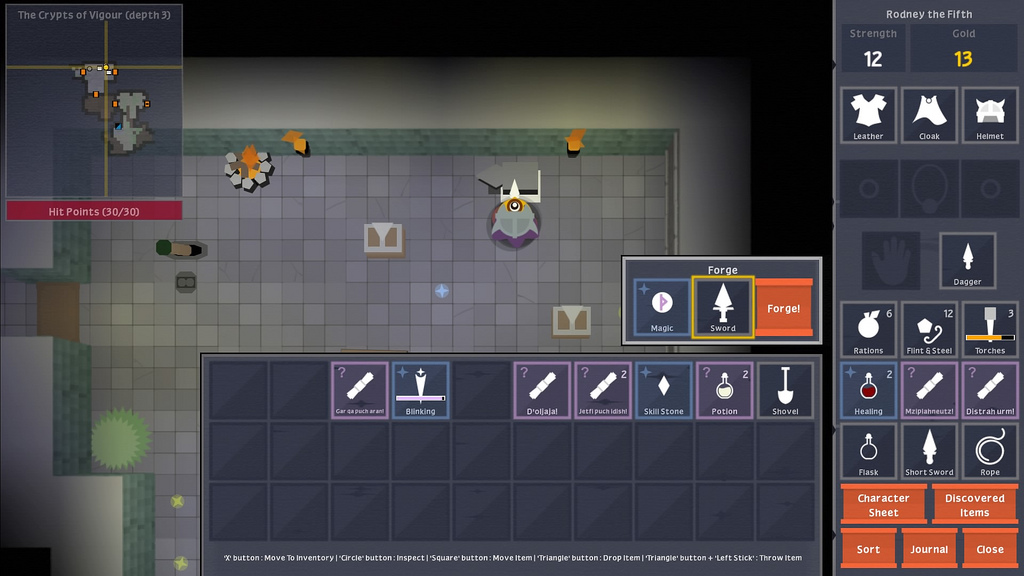Click the Torches slot
Viewport: 1024px width, 576px height.
point(990,330)
